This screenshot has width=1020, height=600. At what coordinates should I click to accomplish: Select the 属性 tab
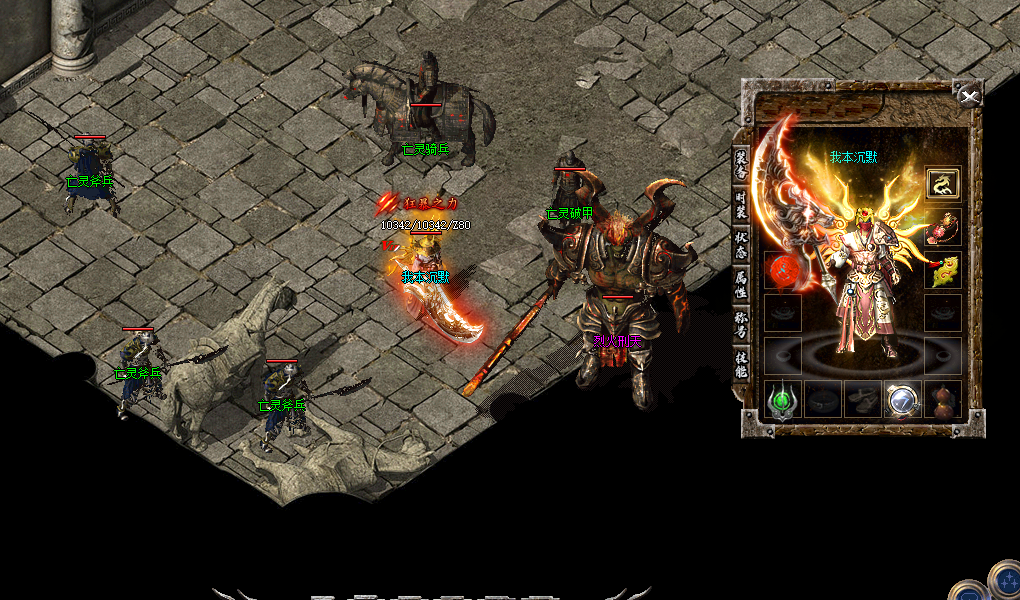tap(741, 284)
